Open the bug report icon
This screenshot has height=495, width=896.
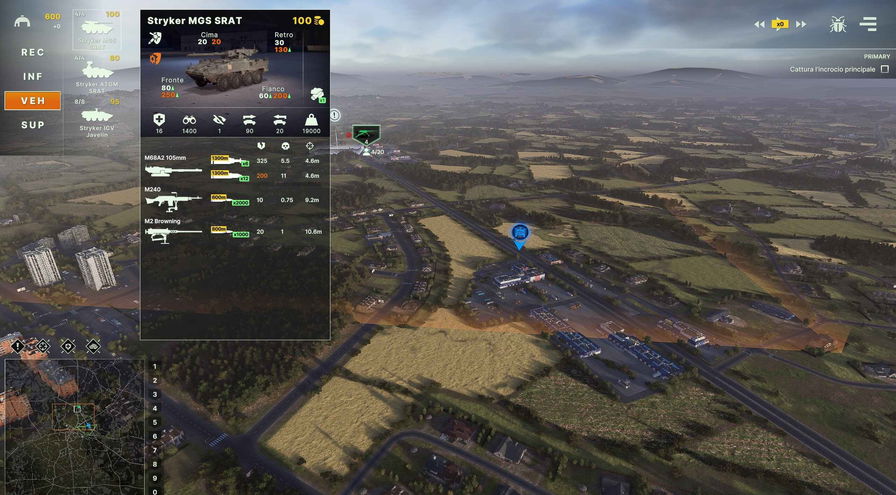coord(837,24)
